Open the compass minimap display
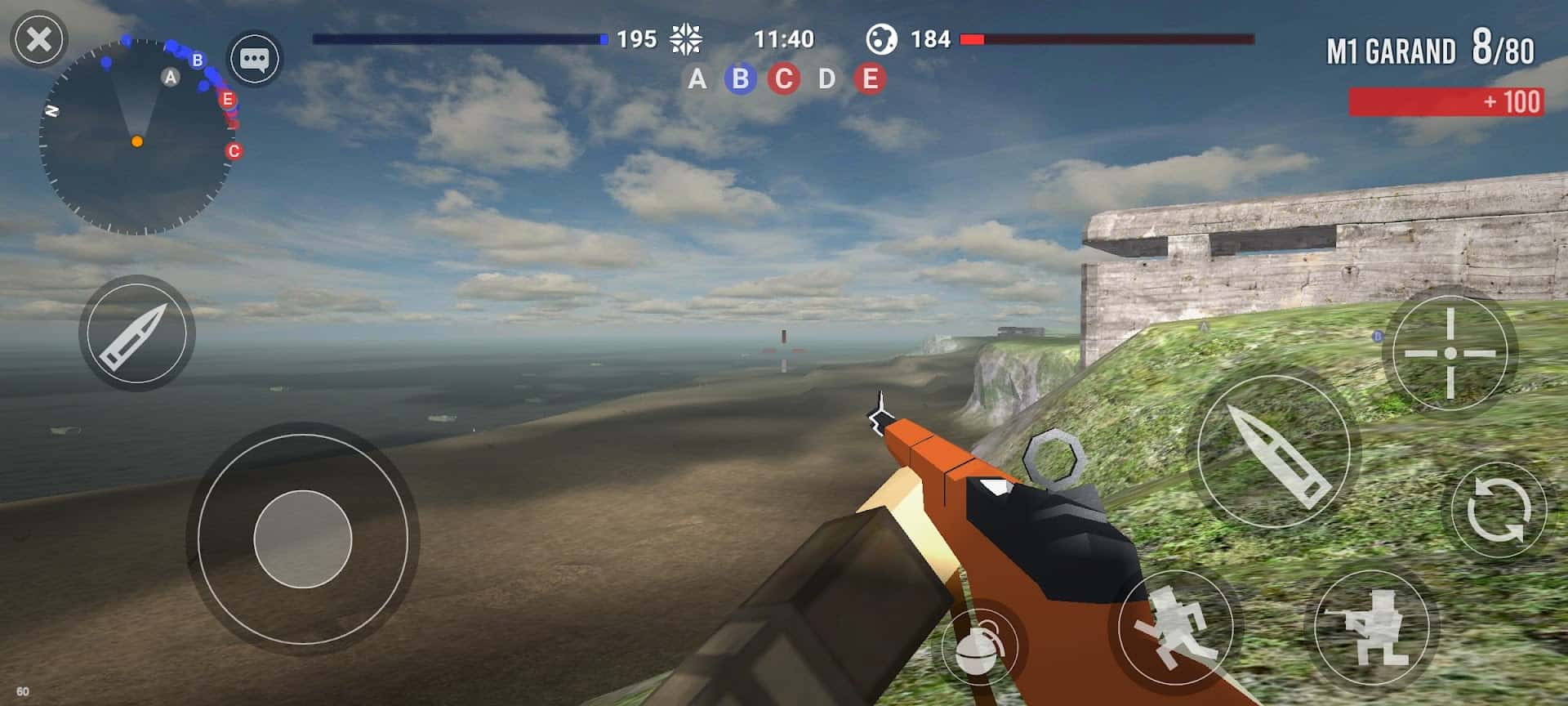Viewport: 1568px width, 706px height. click(x=137, y=135)
